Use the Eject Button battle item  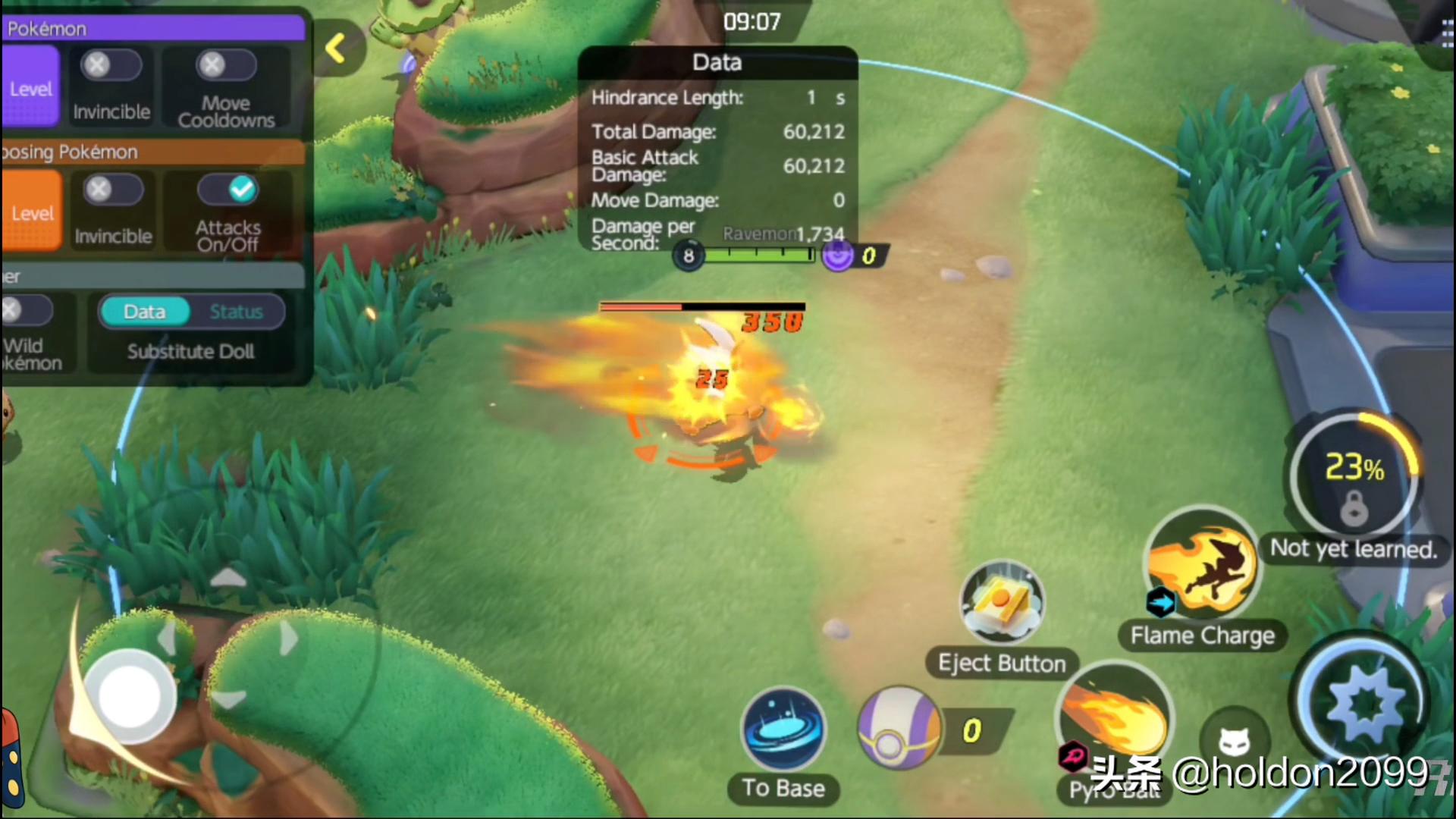(x=1001, y=604)
